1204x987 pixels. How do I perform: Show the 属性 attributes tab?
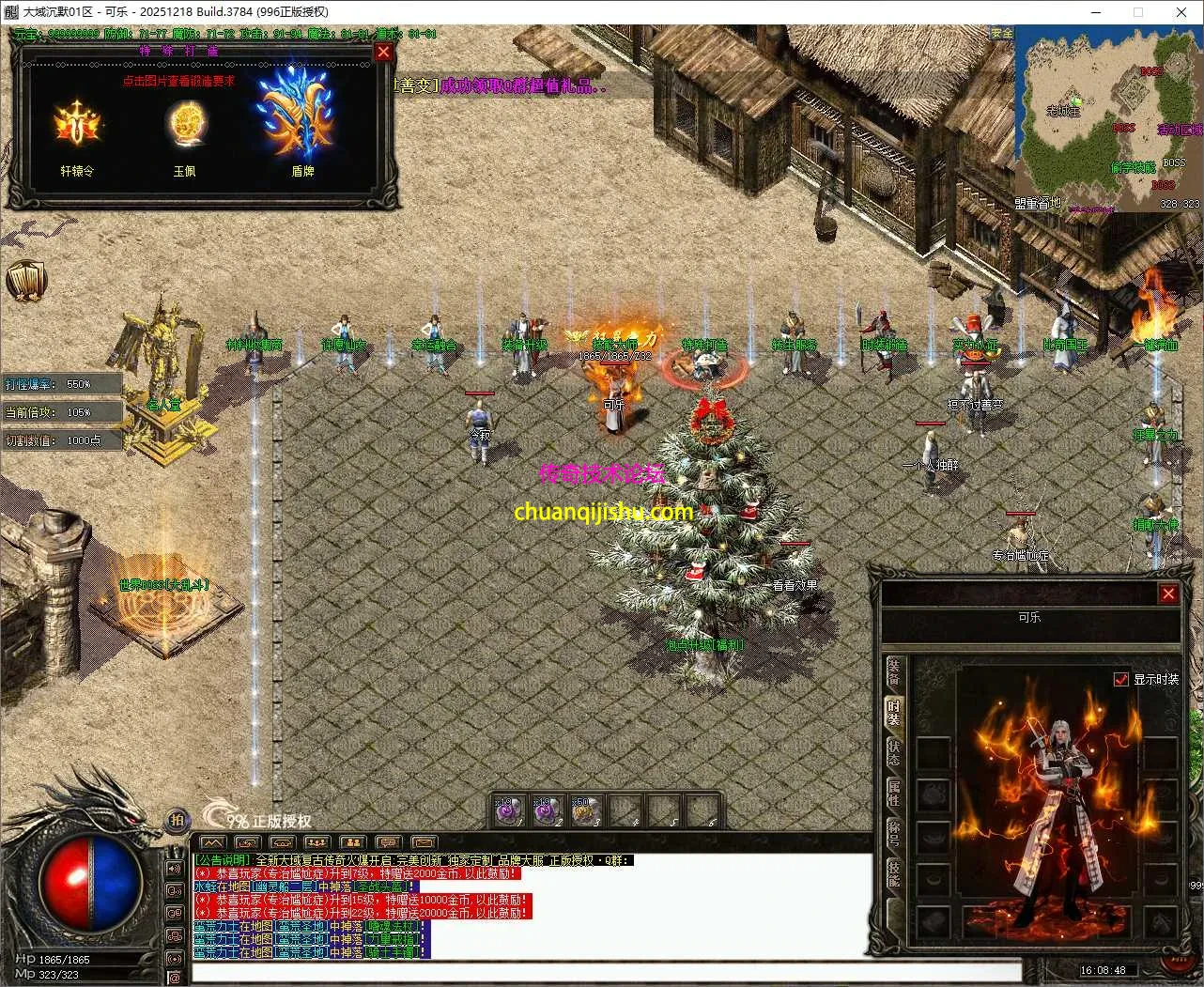tap(893, 794)
